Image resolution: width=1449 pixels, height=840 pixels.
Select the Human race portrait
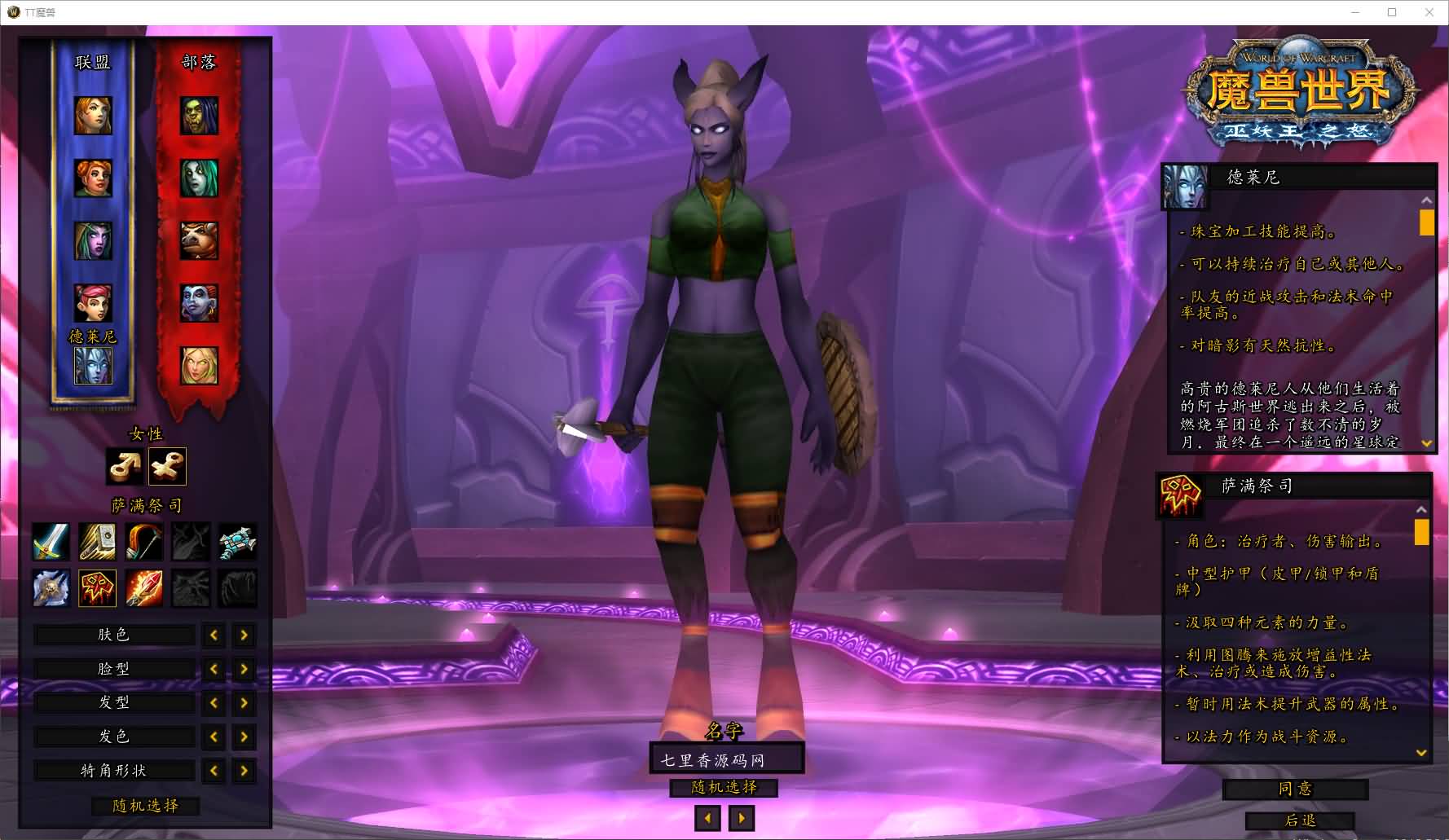(x=93, y=115)
